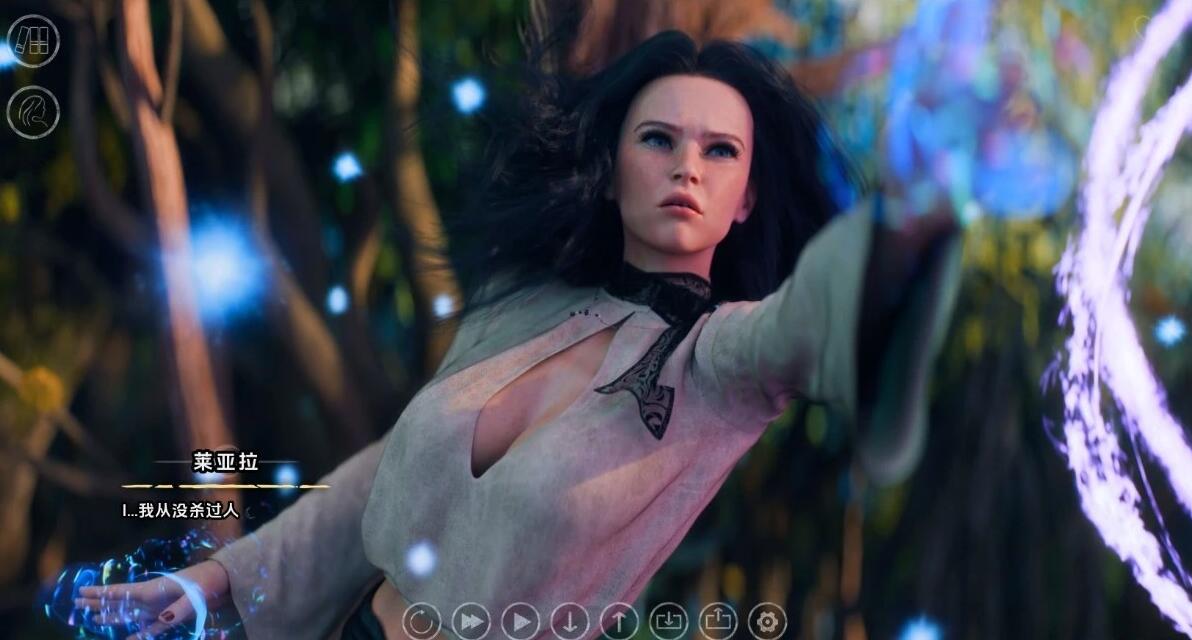Viewport: 1192px width, 640px height.
Task: Activate the double-arrow fast-forward skip button
Action: [471, 621]
